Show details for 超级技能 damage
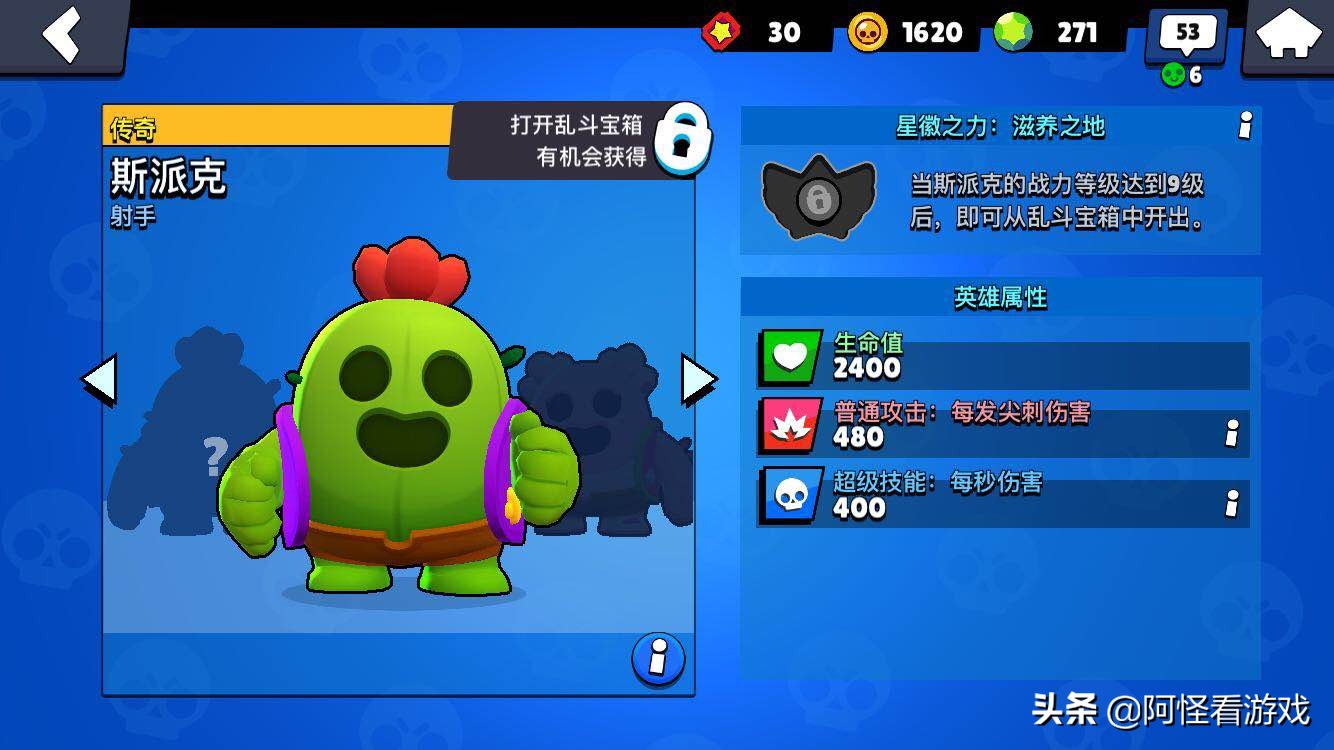Image resolution: width=1334 pixels, height=750 pixels. (1232, 503)
